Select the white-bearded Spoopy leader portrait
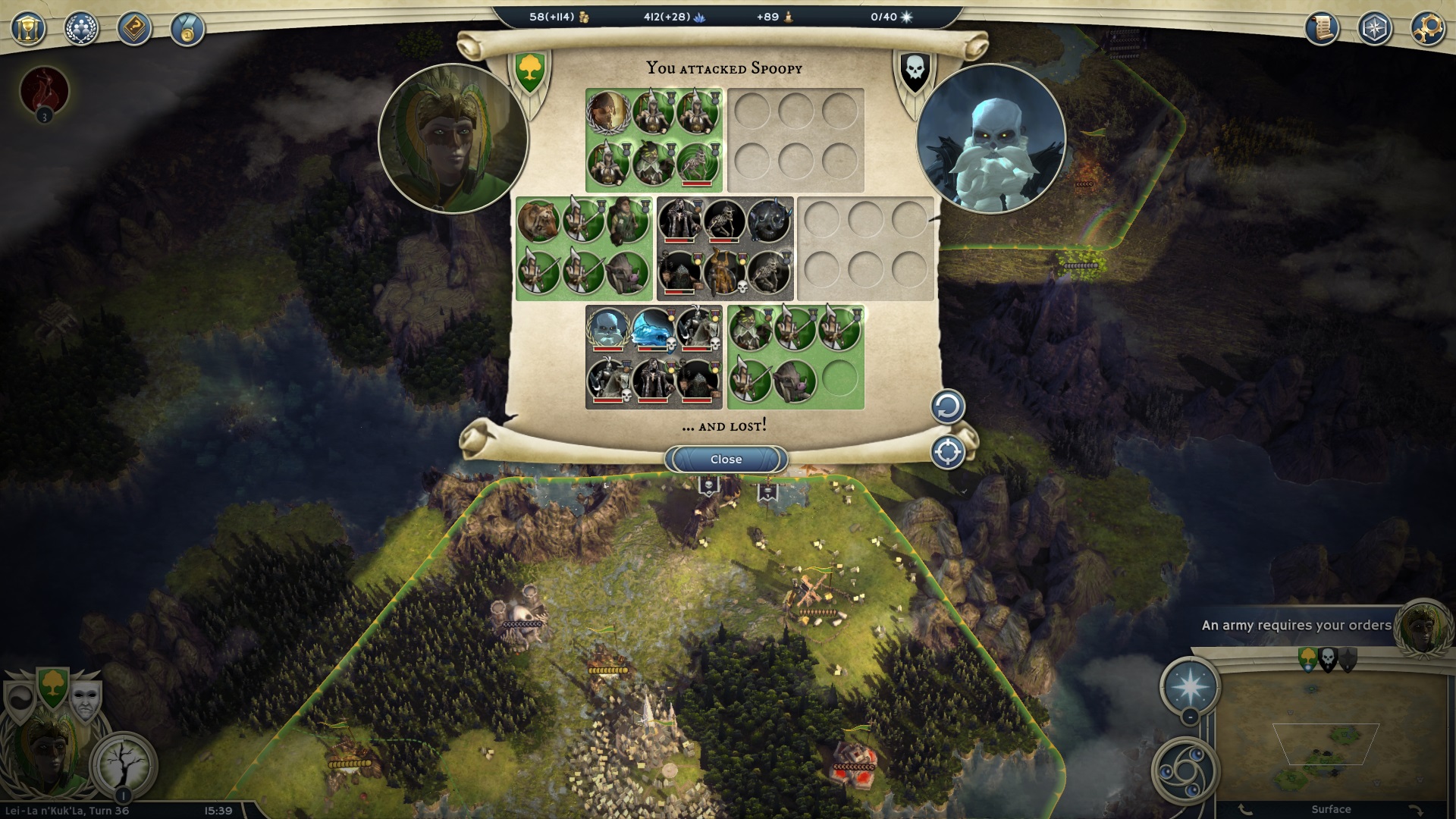This screenshot has width=1456, height=819. point(990,139)
